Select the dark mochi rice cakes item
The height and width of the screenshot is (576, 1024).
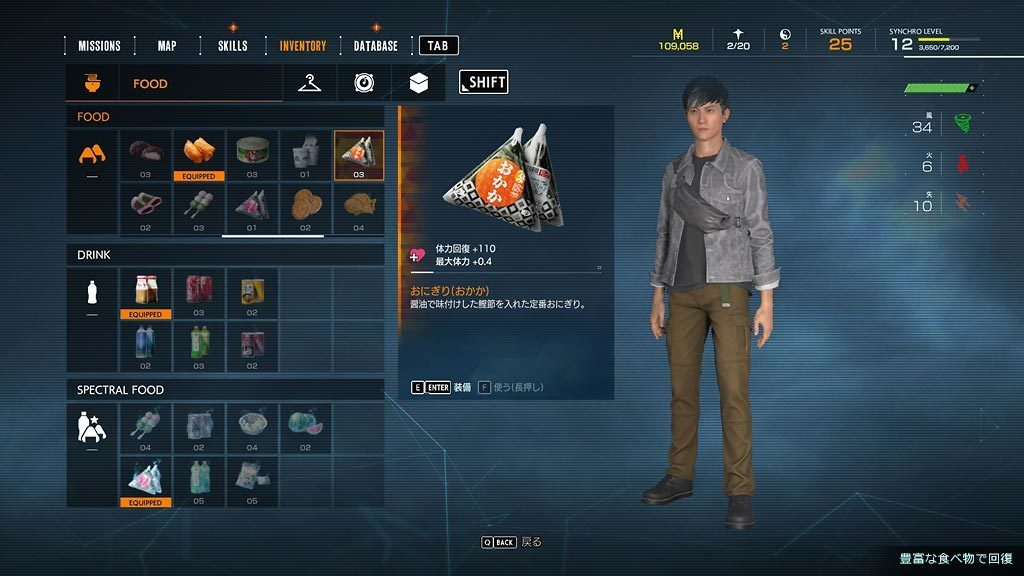click(146, 154)
